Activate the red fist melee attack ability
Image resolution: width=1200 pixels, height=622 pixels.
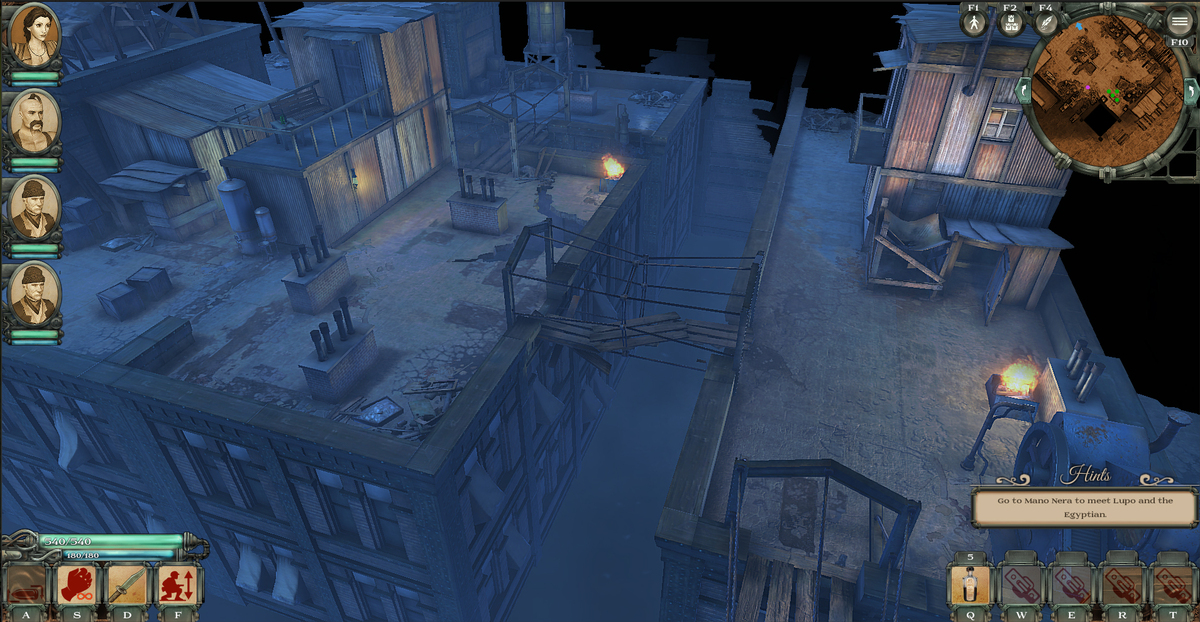77,584
